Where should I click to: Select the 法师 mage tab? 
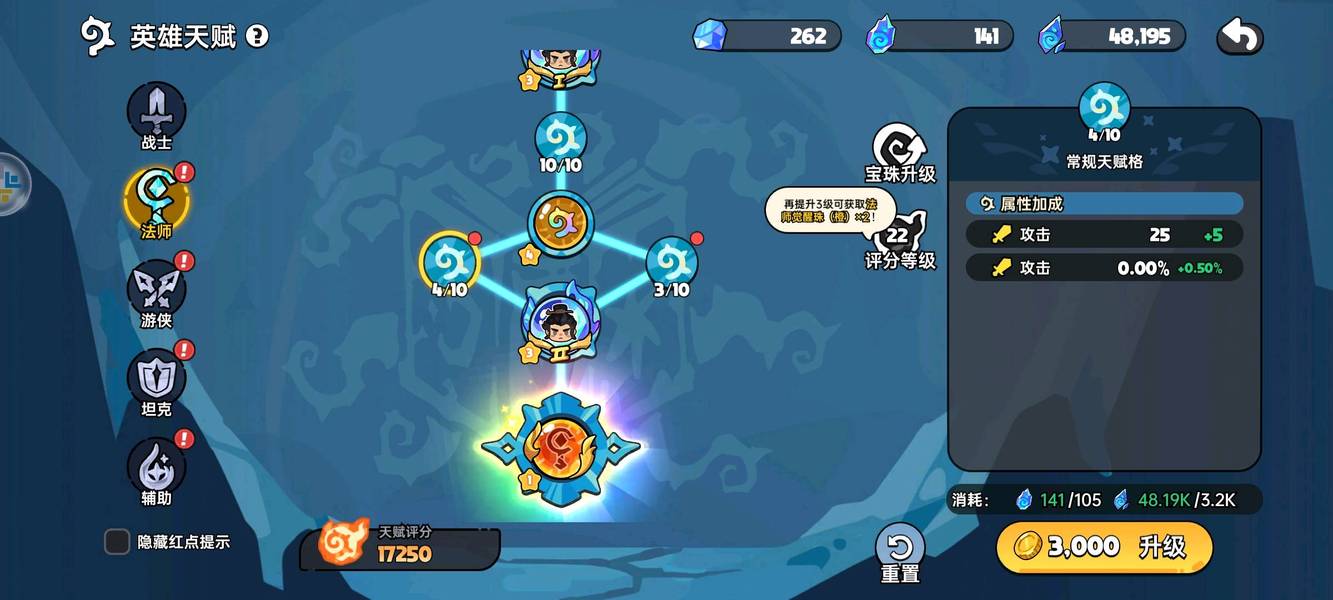[x=156, y=200]
